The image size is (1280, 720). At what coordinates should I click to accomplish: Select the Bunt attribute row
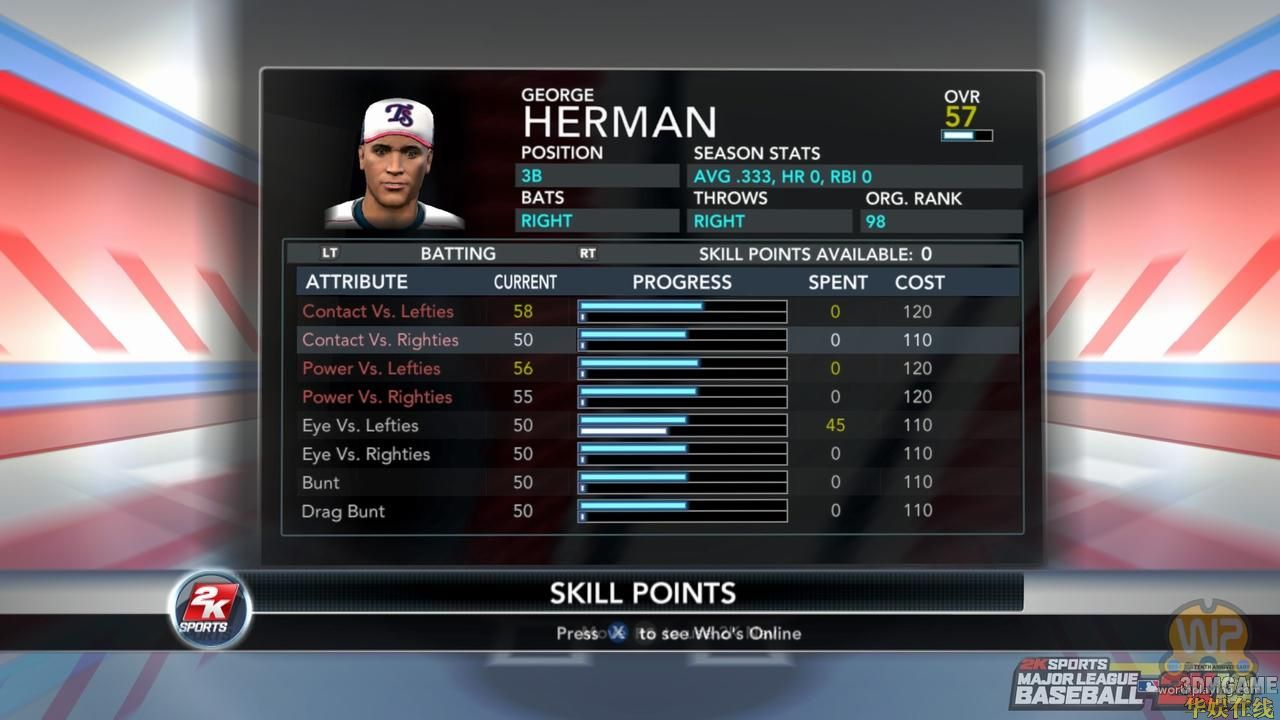click(321, 482)
